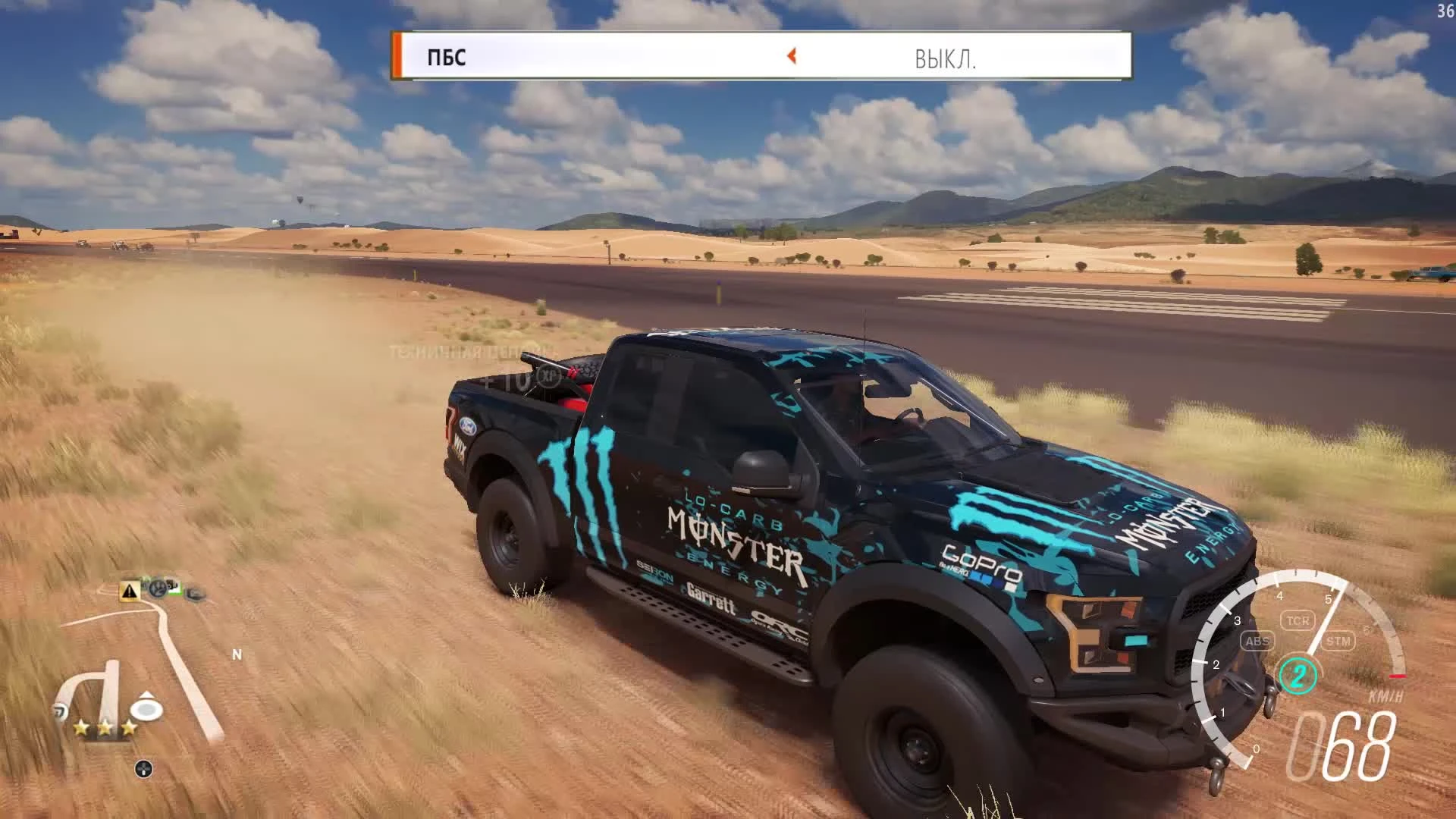Select the D-pad control icon below the minimap
This screenshot has width=1456, height=819.
pos(144,768)
